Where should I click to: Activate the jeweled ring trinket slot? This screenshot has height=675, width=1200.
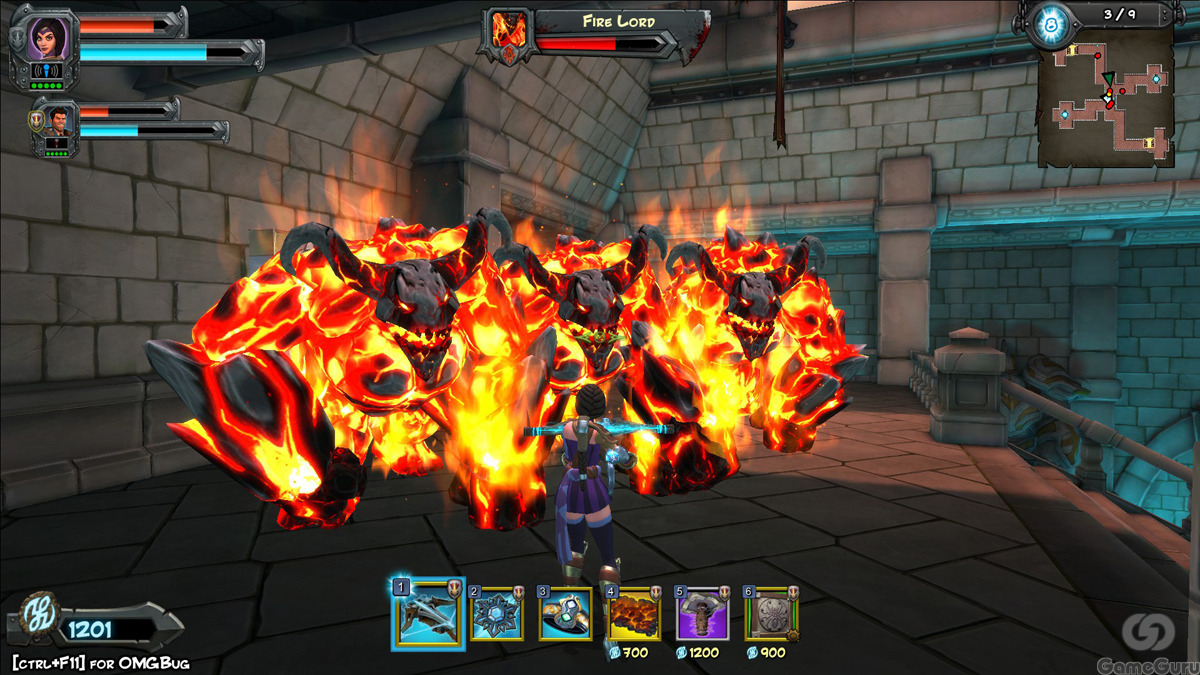point(565,614)
